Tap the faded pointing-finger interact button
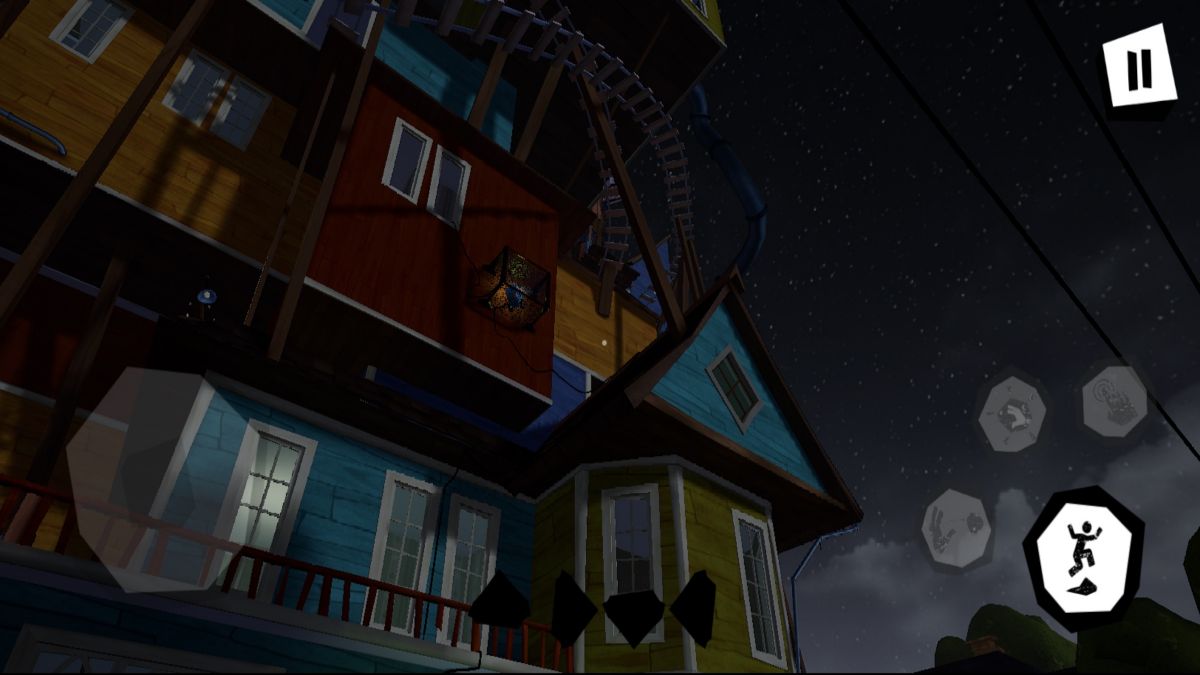The image size is (1200, 675). click(1115, 402)
